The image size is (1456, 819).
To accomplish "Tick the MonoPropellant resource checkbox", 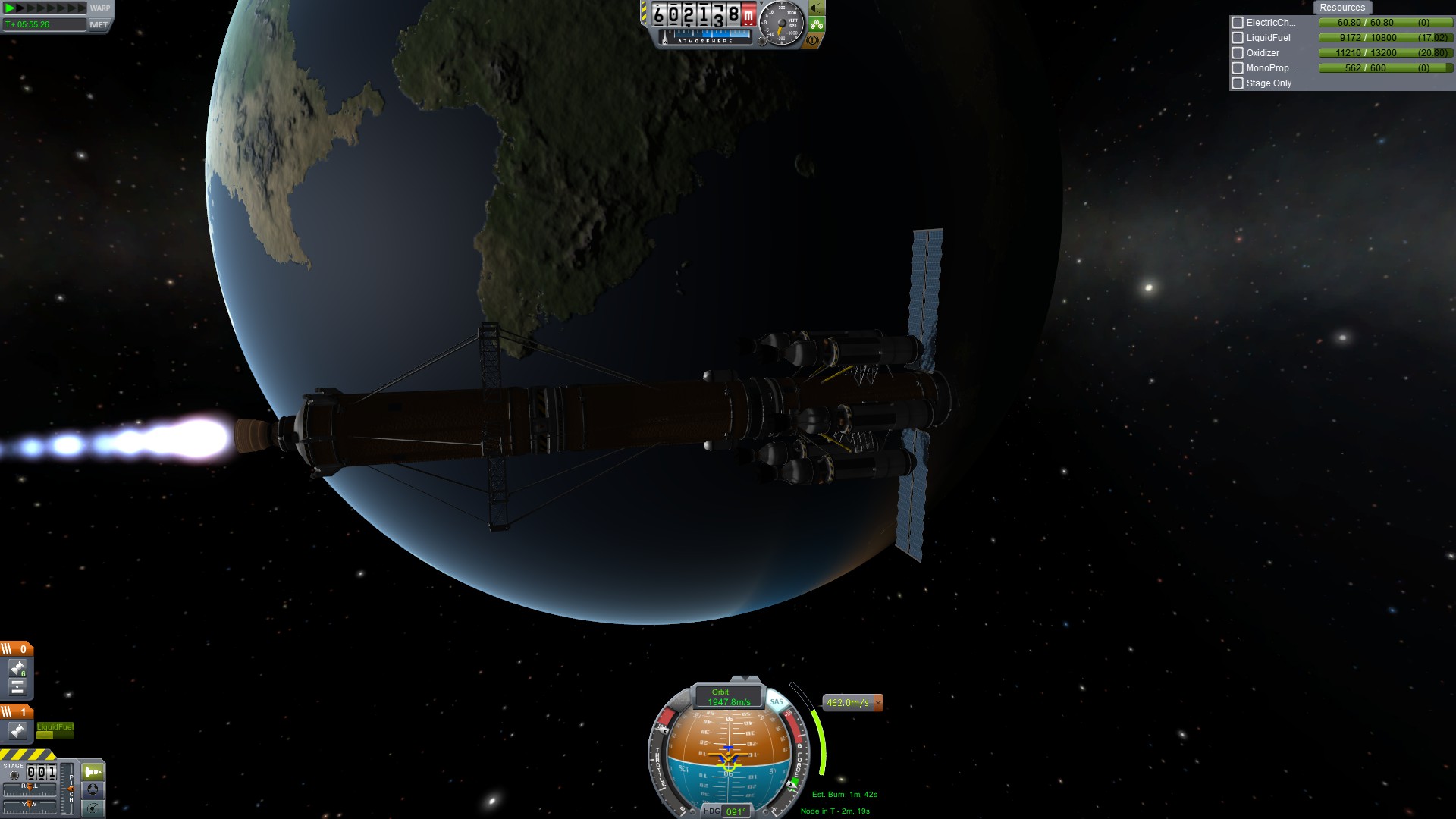I will [x=1238, y=68].
